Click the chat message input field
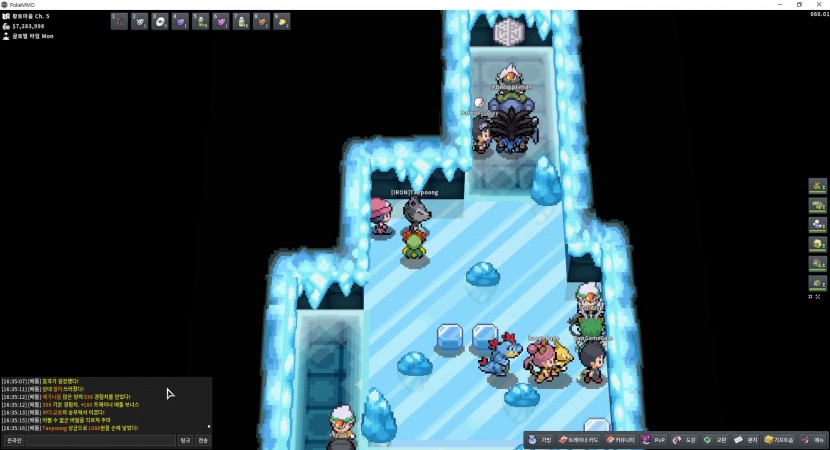This screenshot has height=450, width=830. pyautogui.click(x=100, y=440)
